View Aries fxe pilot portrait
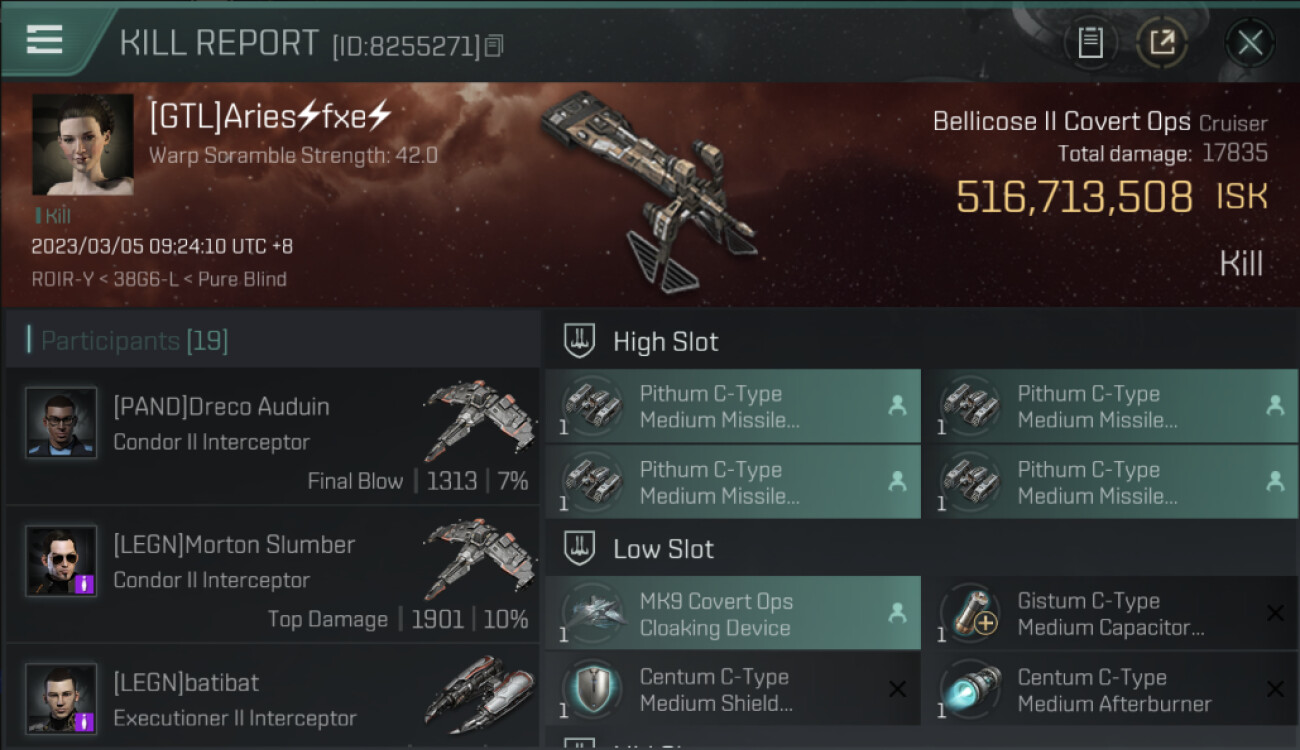This screenshot has height=750, width=1300. point(83,144)
